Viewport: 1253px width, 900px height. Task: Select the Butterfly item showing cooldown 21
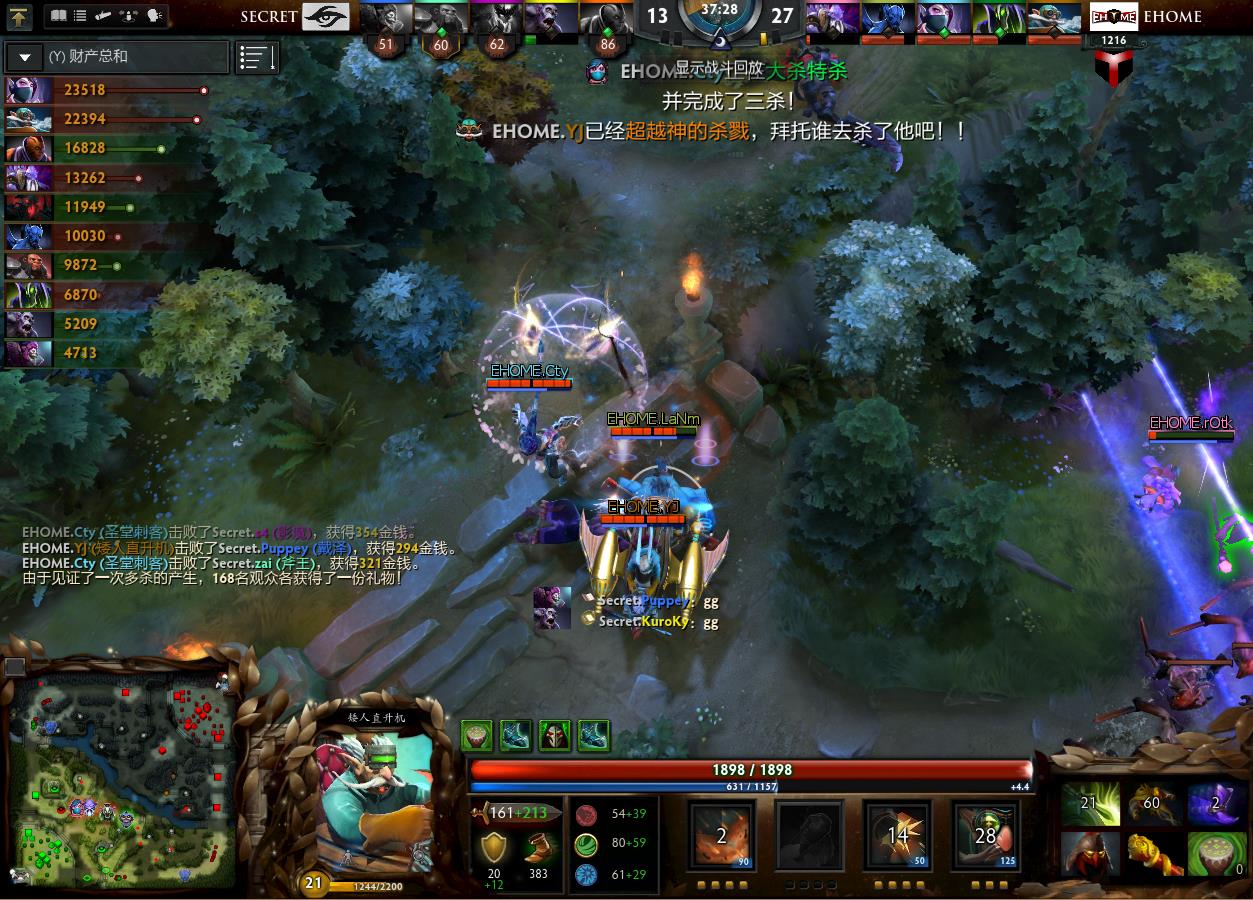click(x=1089, y=804)
